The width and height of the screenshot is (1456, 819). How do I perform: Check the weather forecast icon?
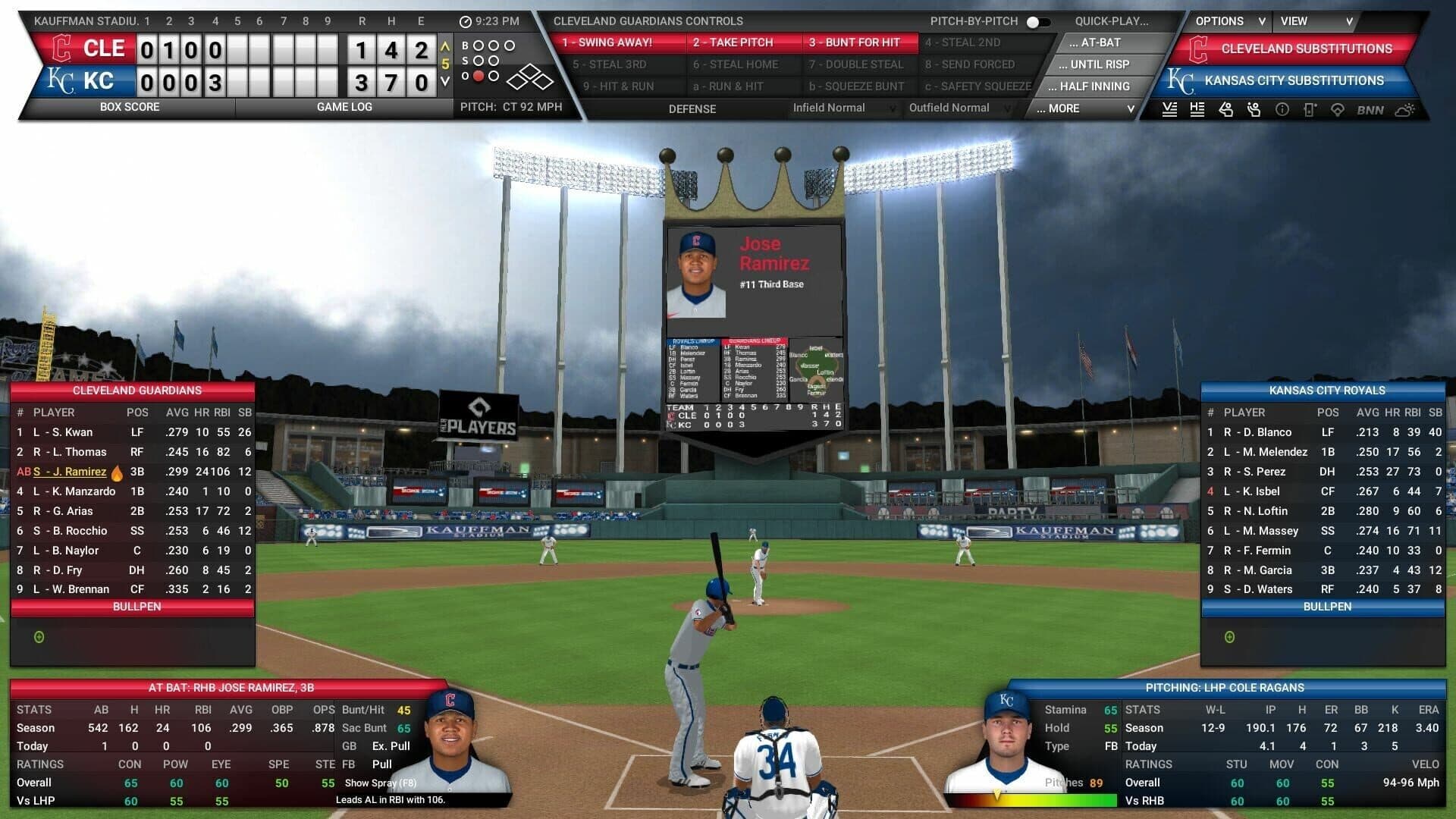coord(1403,110)
